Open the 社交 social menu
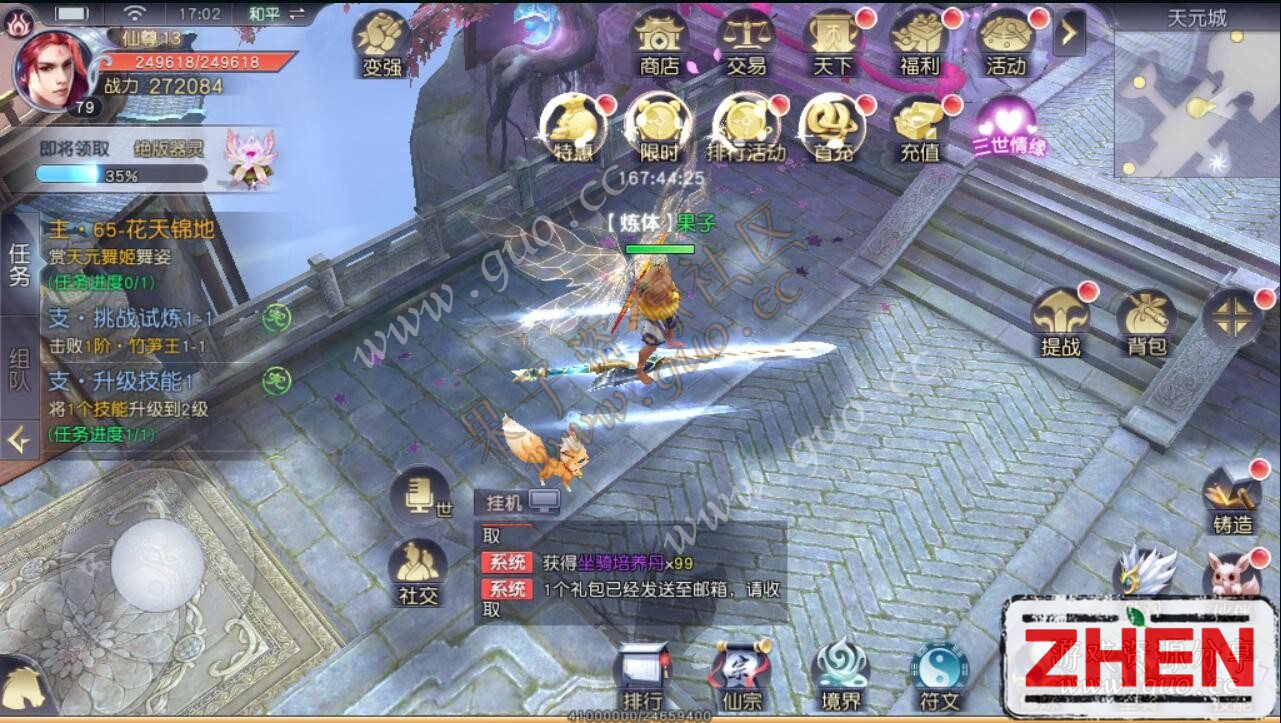The width and height of the screenshot is (1281, 723). pos(419,573)
